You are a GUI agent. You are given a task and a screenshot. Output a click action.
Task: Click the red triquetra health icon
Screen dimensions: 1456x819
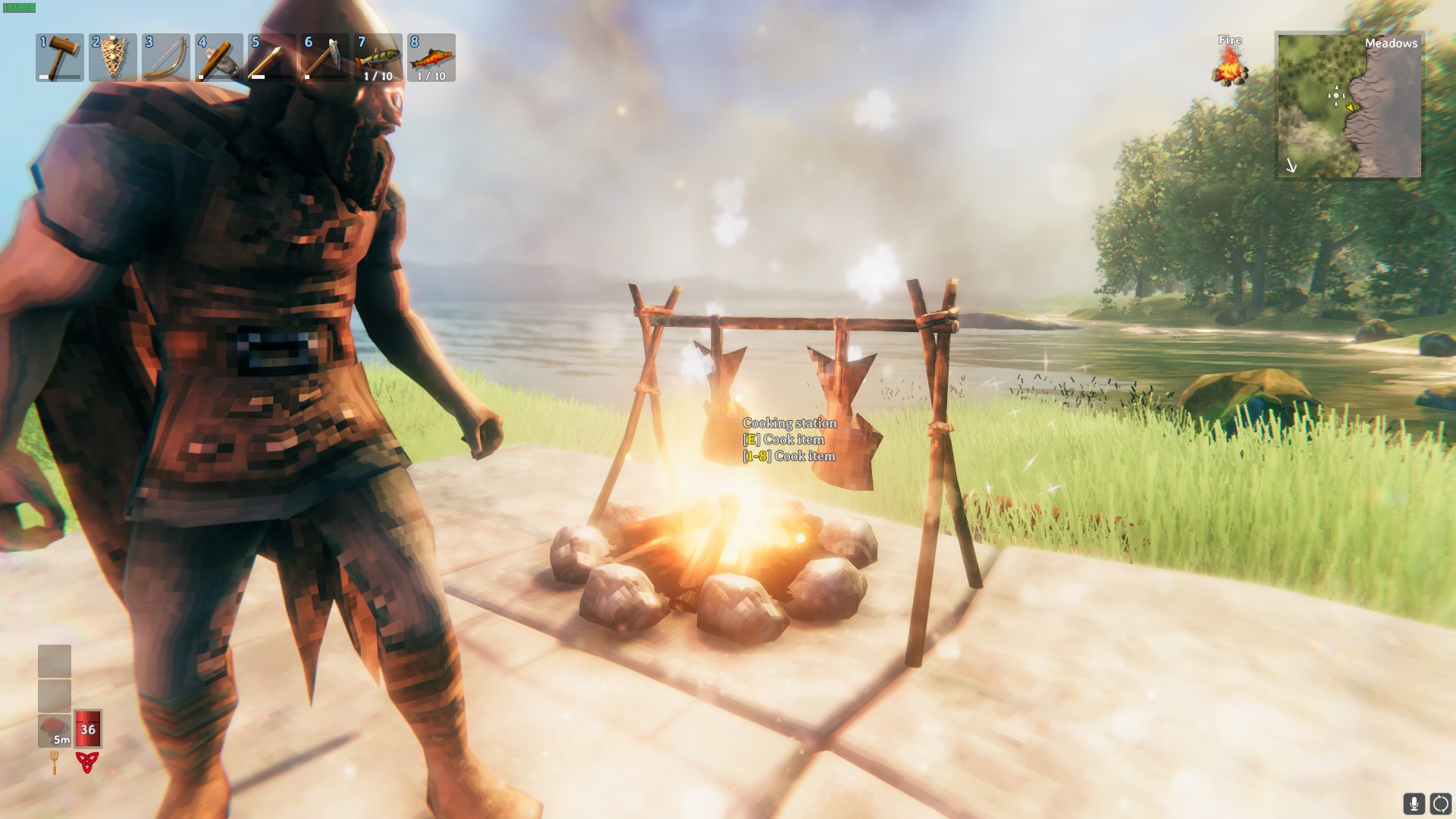87,762
